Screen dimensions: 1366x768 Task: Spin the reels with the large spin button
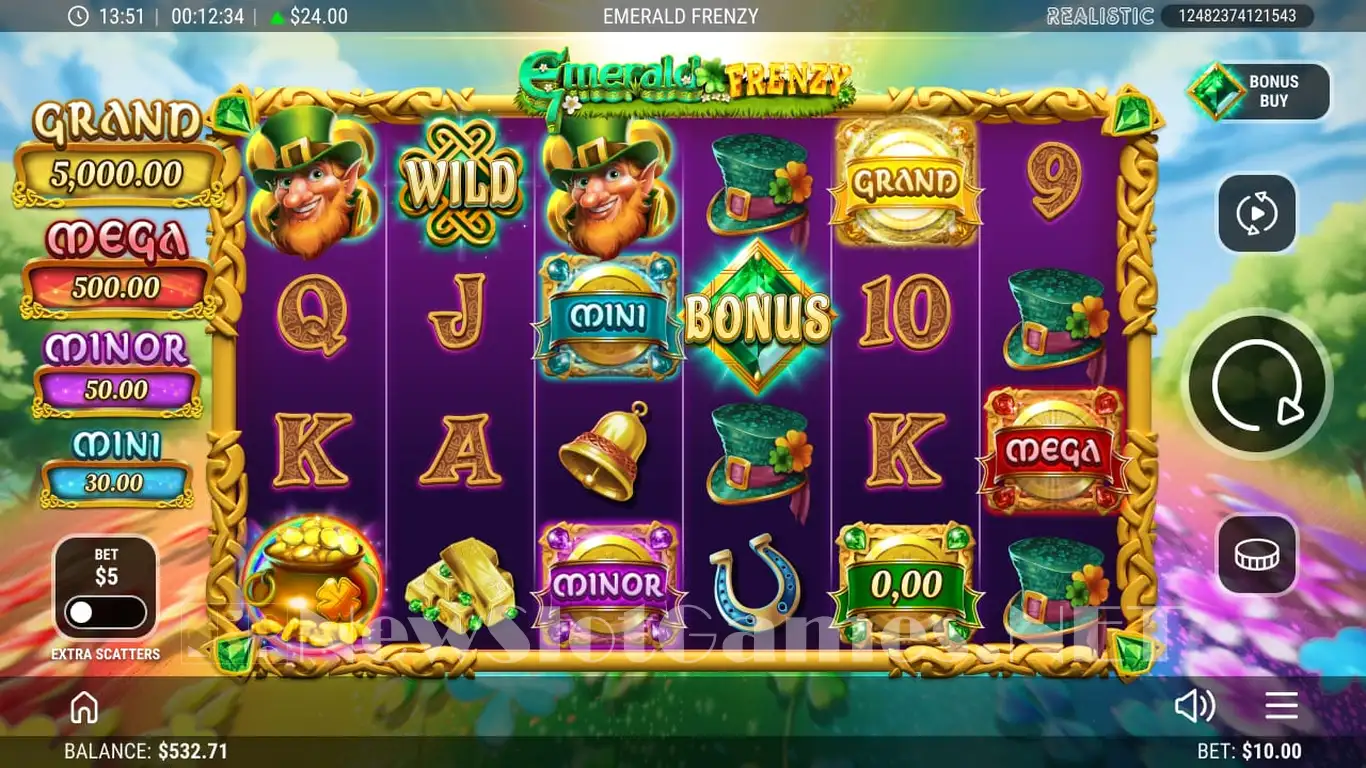[x=1257, y=385]
